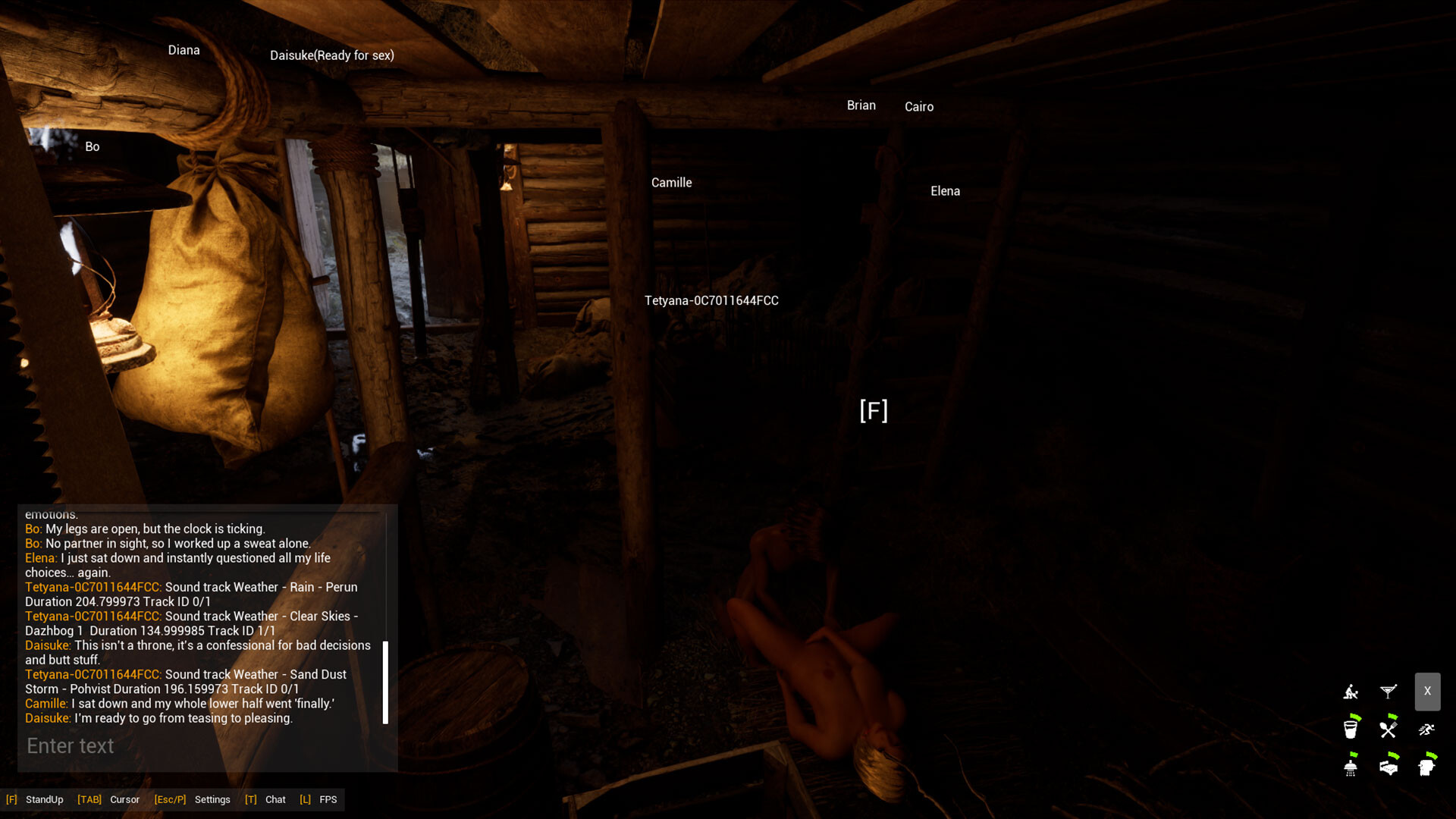Select the crossed spoon and fork eat icon
The height and width of the screenshot is (819, 1456).
pyautogui.click(x=1387, y=730)
